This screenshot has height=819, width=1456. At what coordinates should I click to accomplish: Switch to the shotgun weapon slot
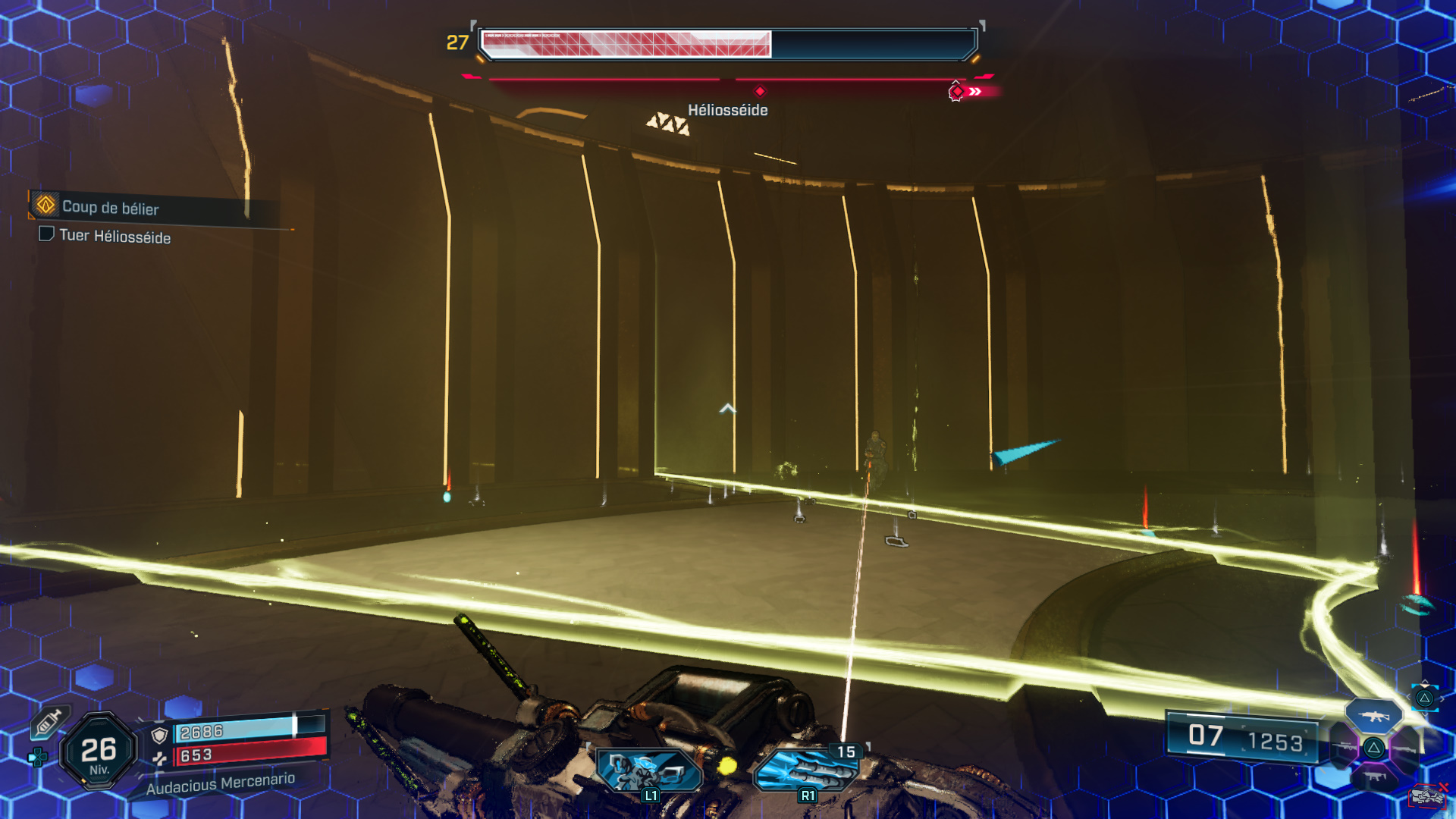pos(1405,748)
